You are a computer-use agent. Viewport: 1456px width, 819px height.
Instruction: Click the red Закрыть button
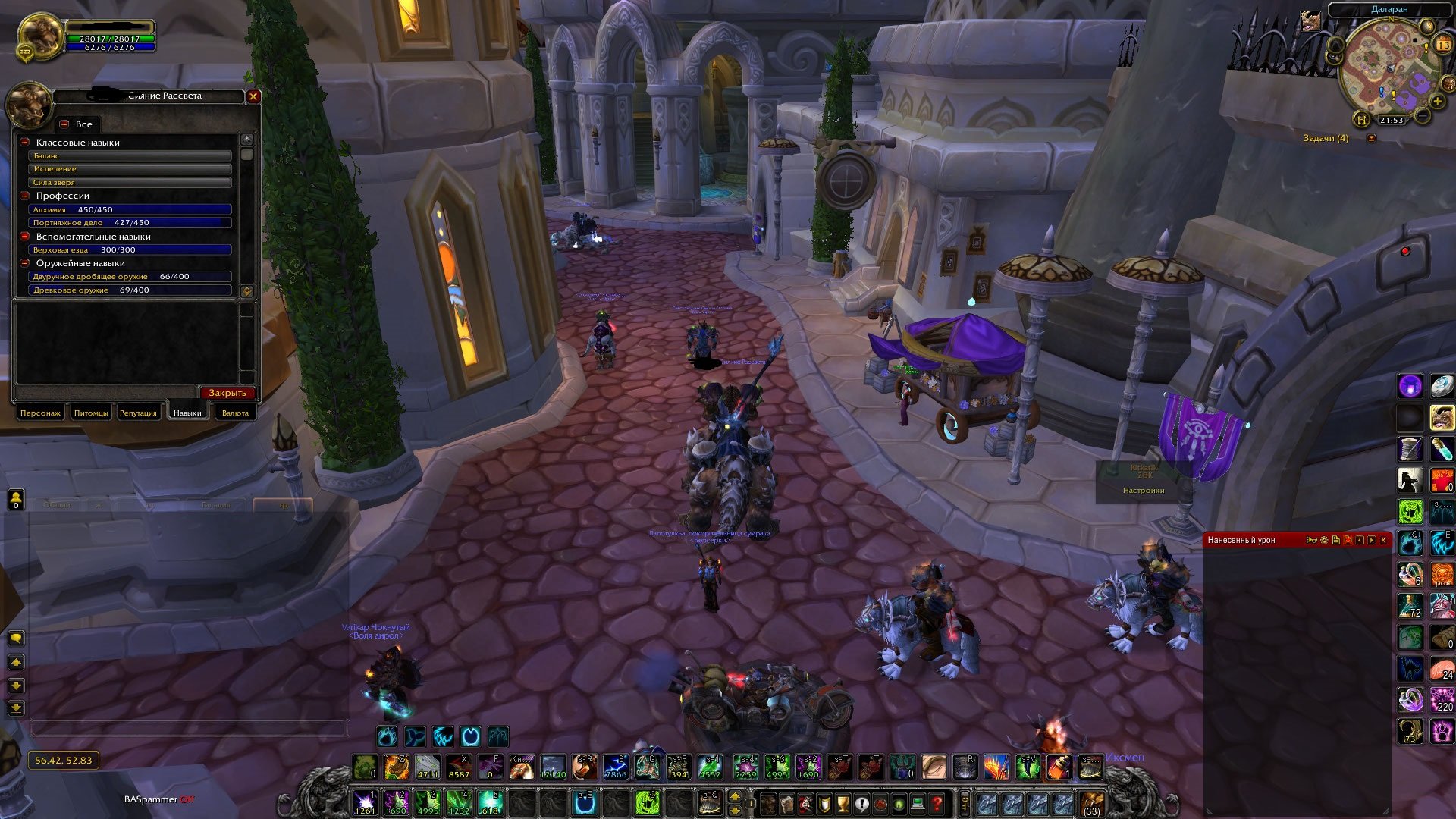pyautogui.click(x=227, y=393)
